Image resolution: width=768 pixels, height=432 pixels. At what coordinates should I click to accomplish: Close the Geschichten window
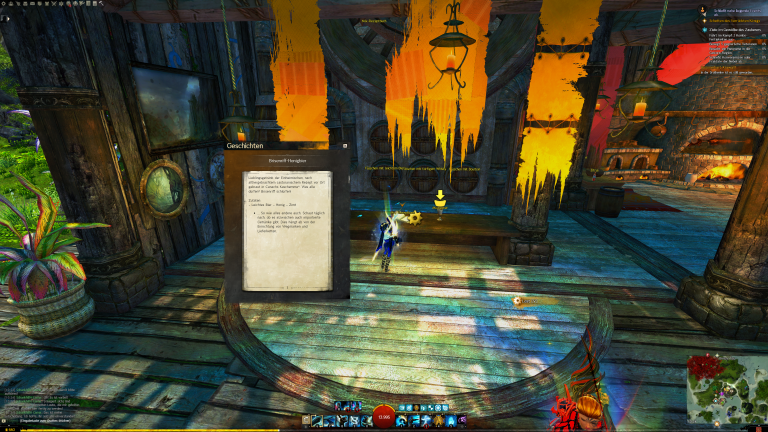[x=345, y=146]
